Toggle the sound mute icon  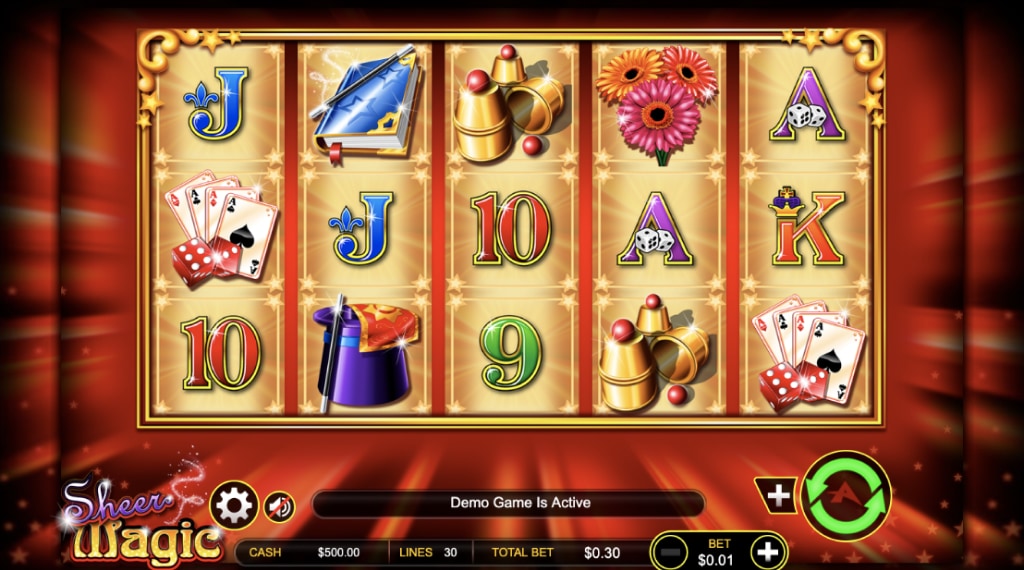point(279,507)
